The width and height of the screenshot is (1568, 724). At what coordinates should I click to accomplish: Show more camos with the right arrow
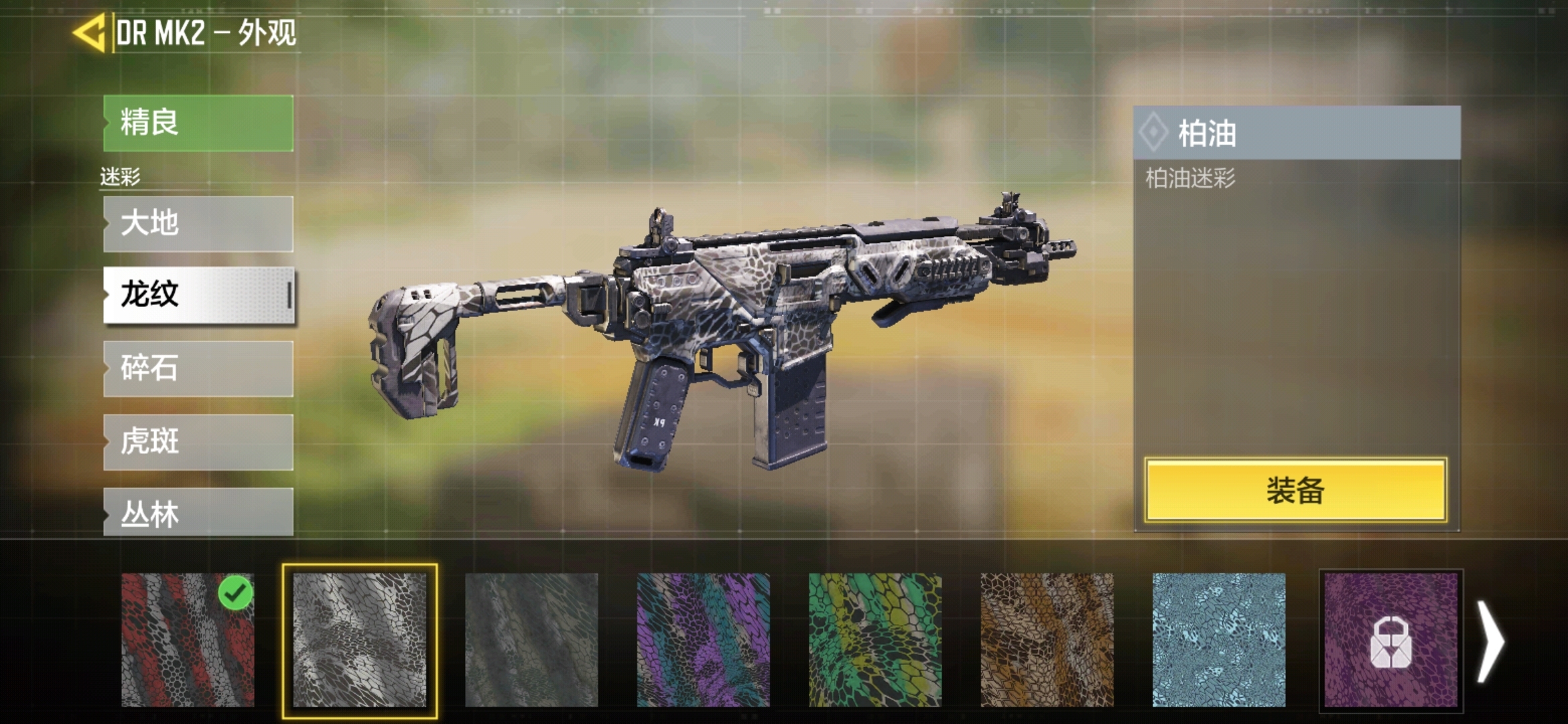[1491, 642]
